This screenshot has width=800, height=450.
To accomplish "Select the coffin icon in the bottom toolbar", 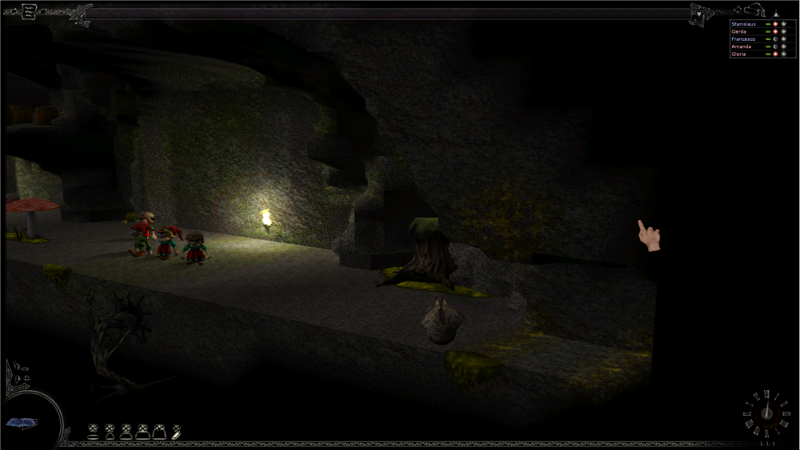I will pos(176,432).
